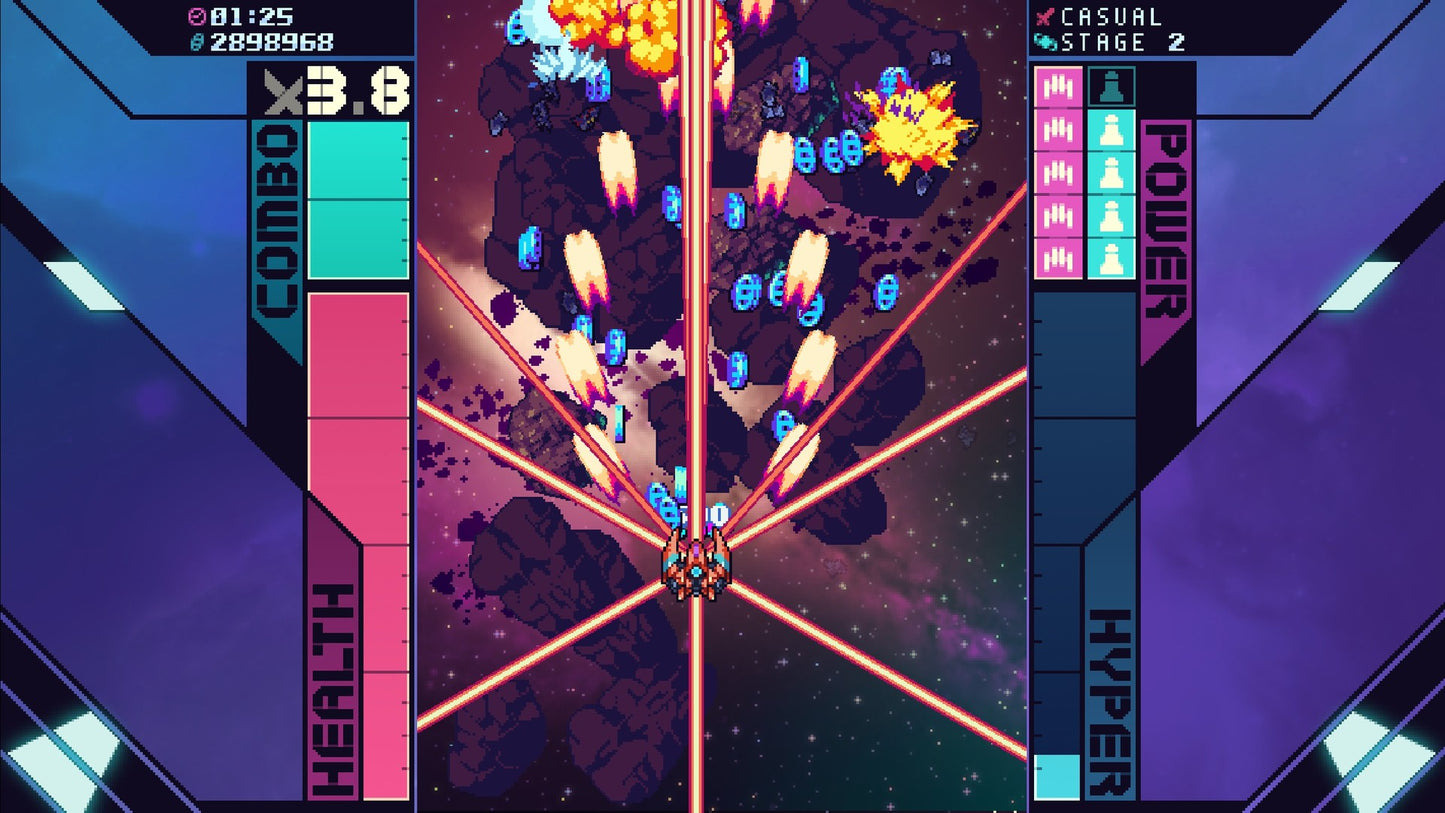This screenshot has width=1445, height=813.
Task: Click the clock icon beside the 01:25 timer
Action: click(196, 15)
